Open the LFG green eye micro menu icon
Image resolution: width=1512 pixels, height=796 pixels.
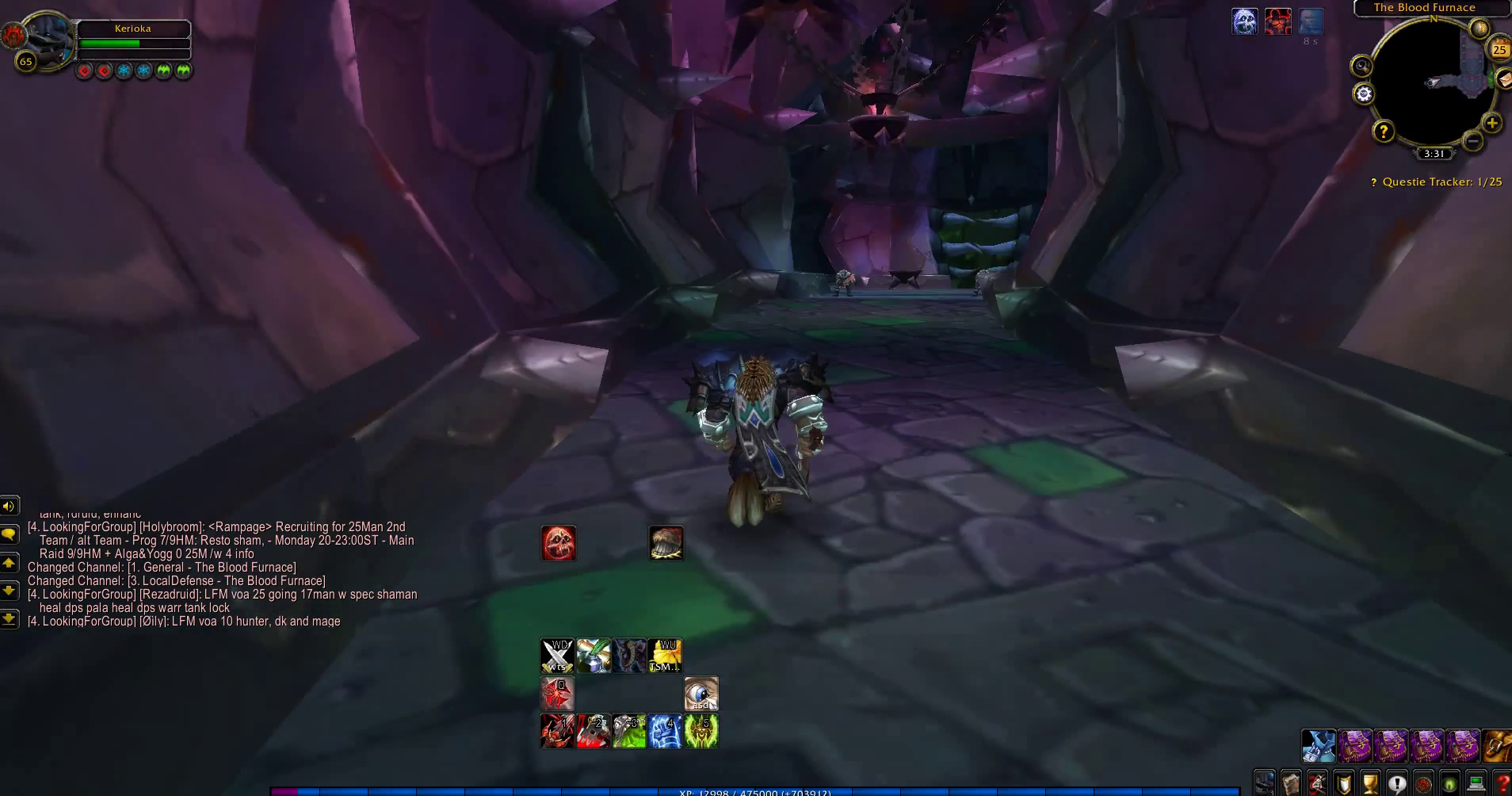(1449, 783)
